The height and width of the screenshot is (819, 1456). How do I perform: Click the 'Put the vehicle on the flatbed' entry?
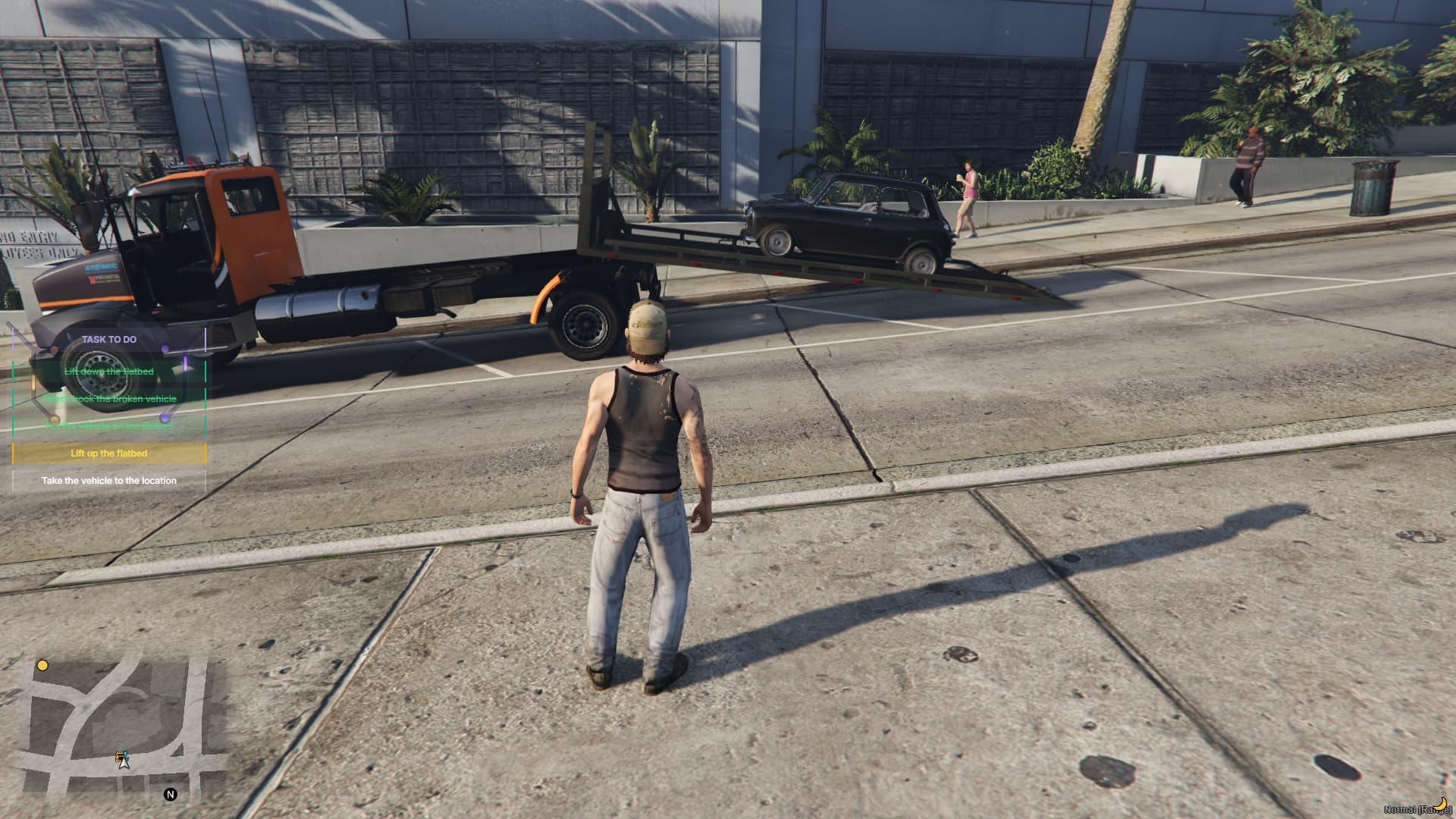(109, 426)
